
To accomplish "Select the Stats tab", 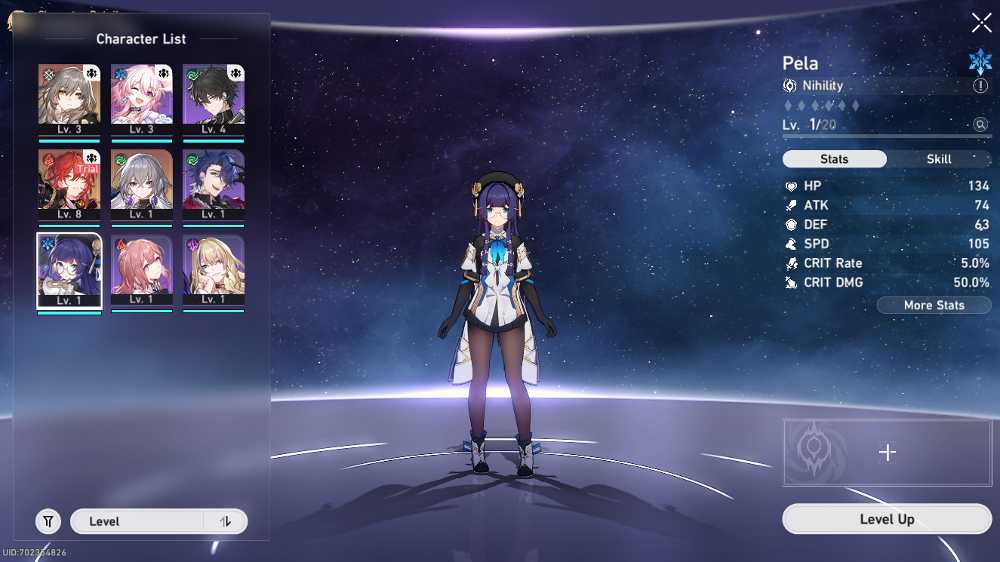I will click(x=834, y=159).
